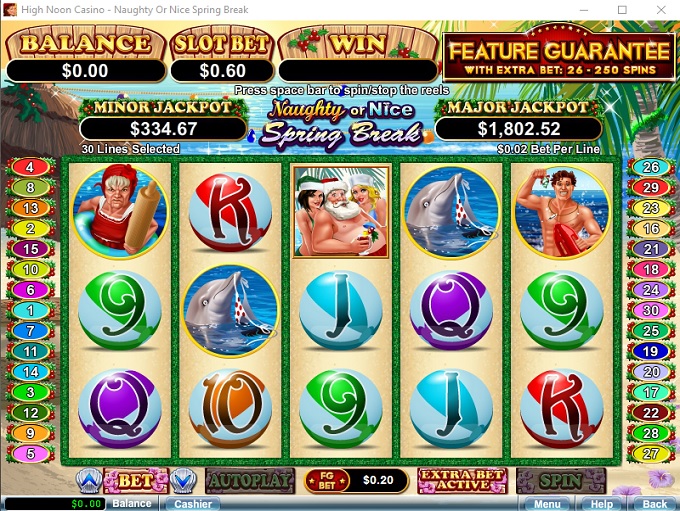Viewport: 680px width, 511px height.
Task: Increase bet with the up arrow
Action: coord(88,481)
